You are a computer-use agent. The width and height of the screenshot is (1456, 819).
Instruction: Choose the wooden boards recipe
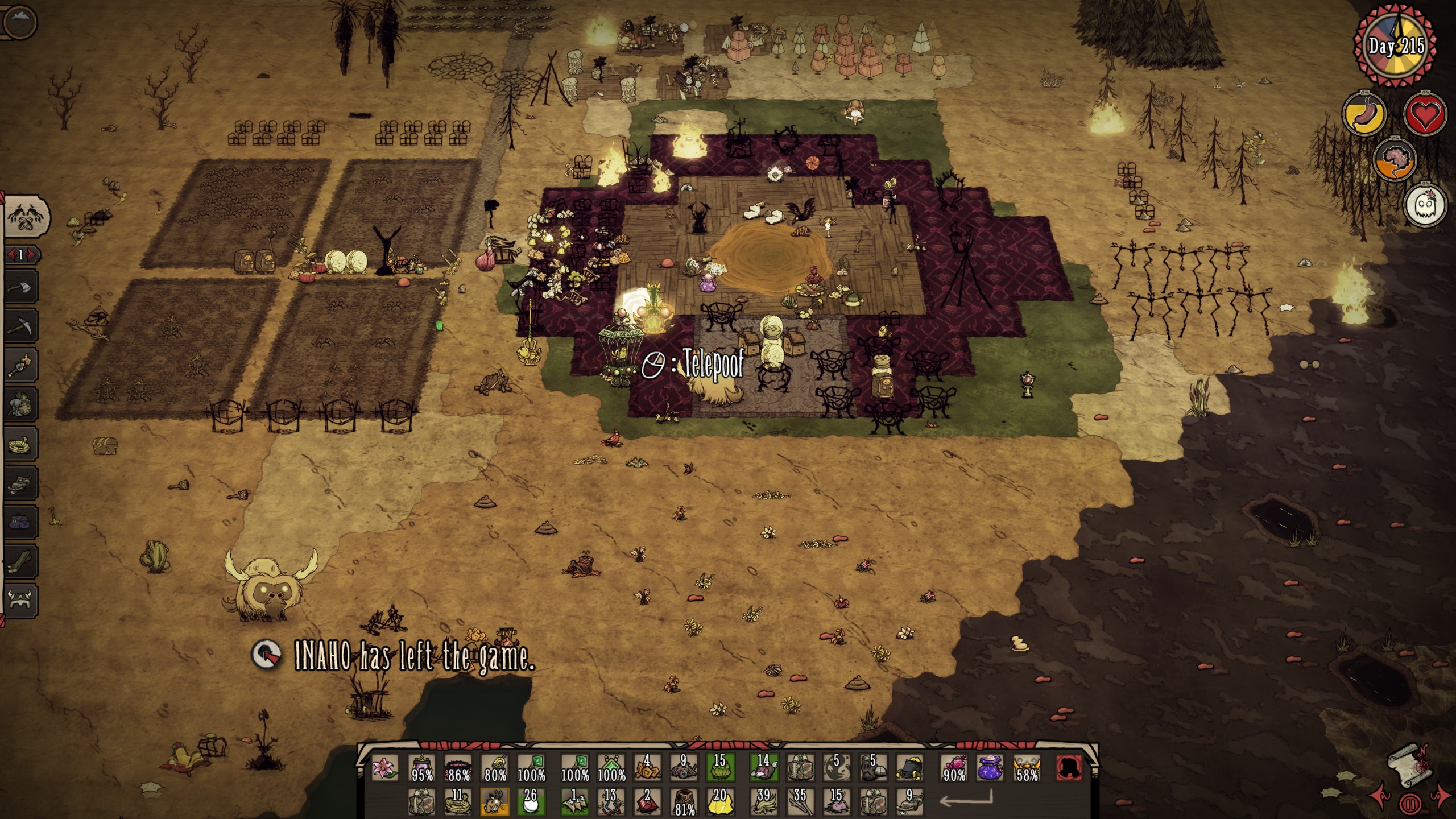[21, 562]
